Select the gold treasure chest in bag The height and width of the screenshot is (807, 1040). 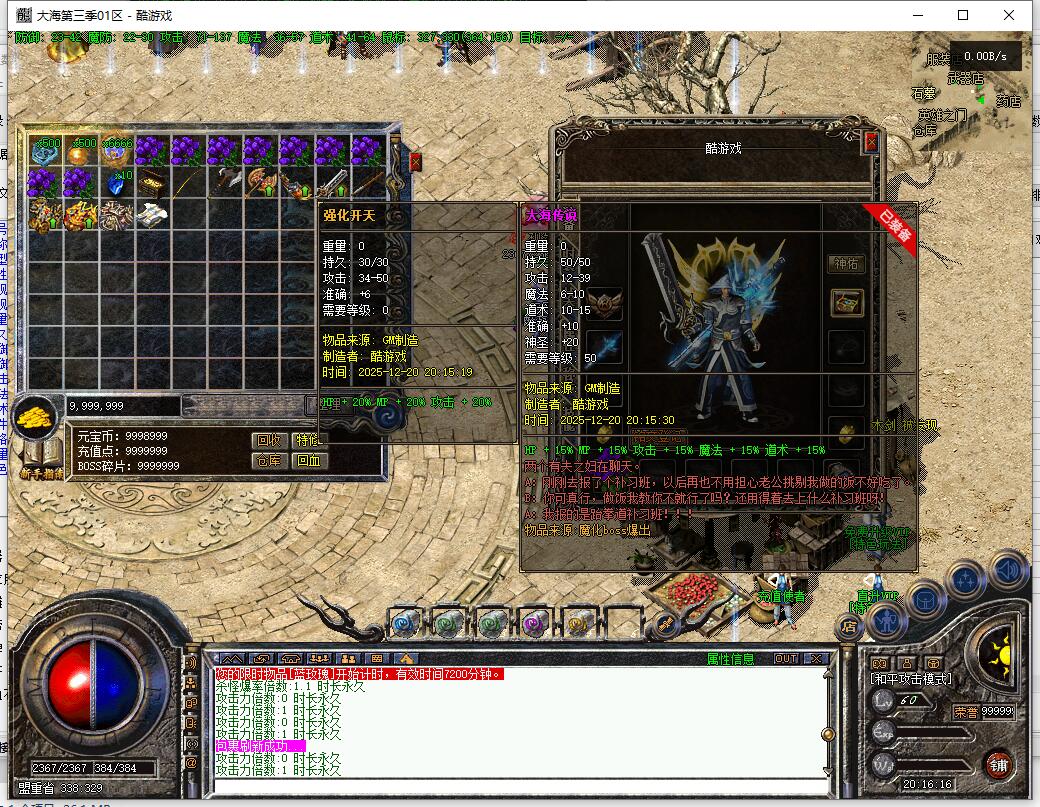(151, 183)
